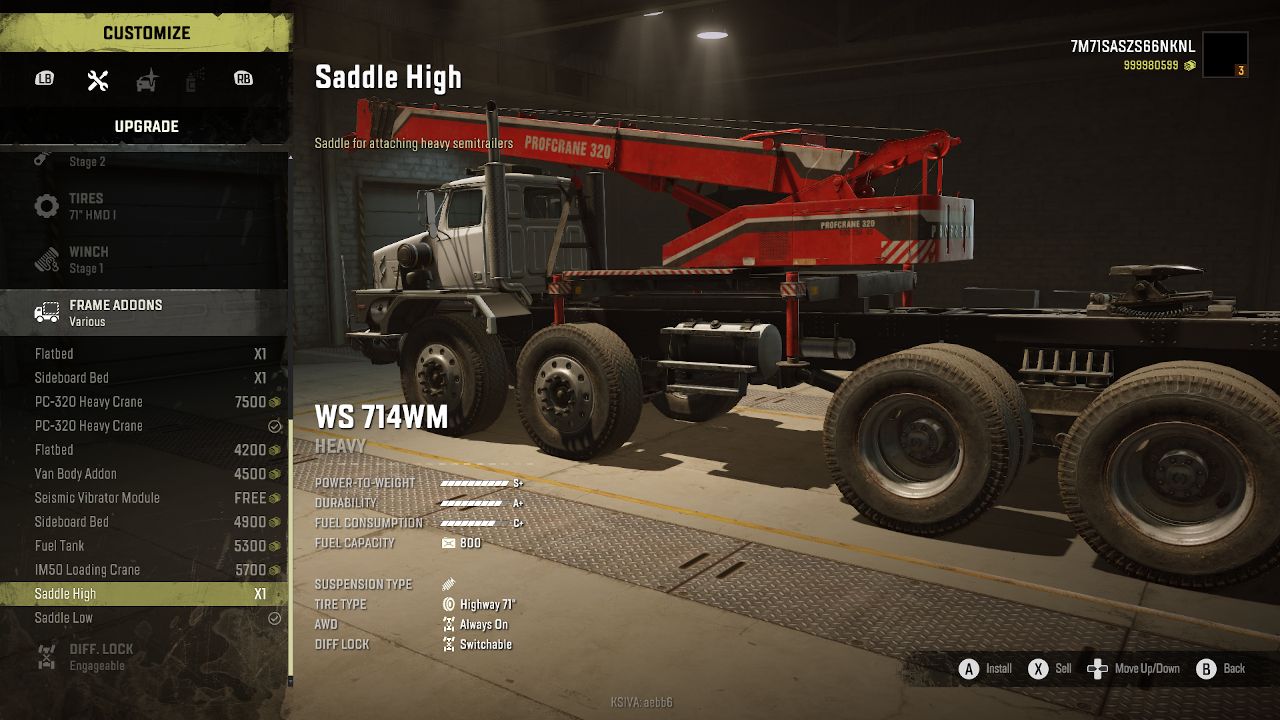Select the Frame Addons category header
The height and width of the screenshot is (720, 1280).
point(144,312)
